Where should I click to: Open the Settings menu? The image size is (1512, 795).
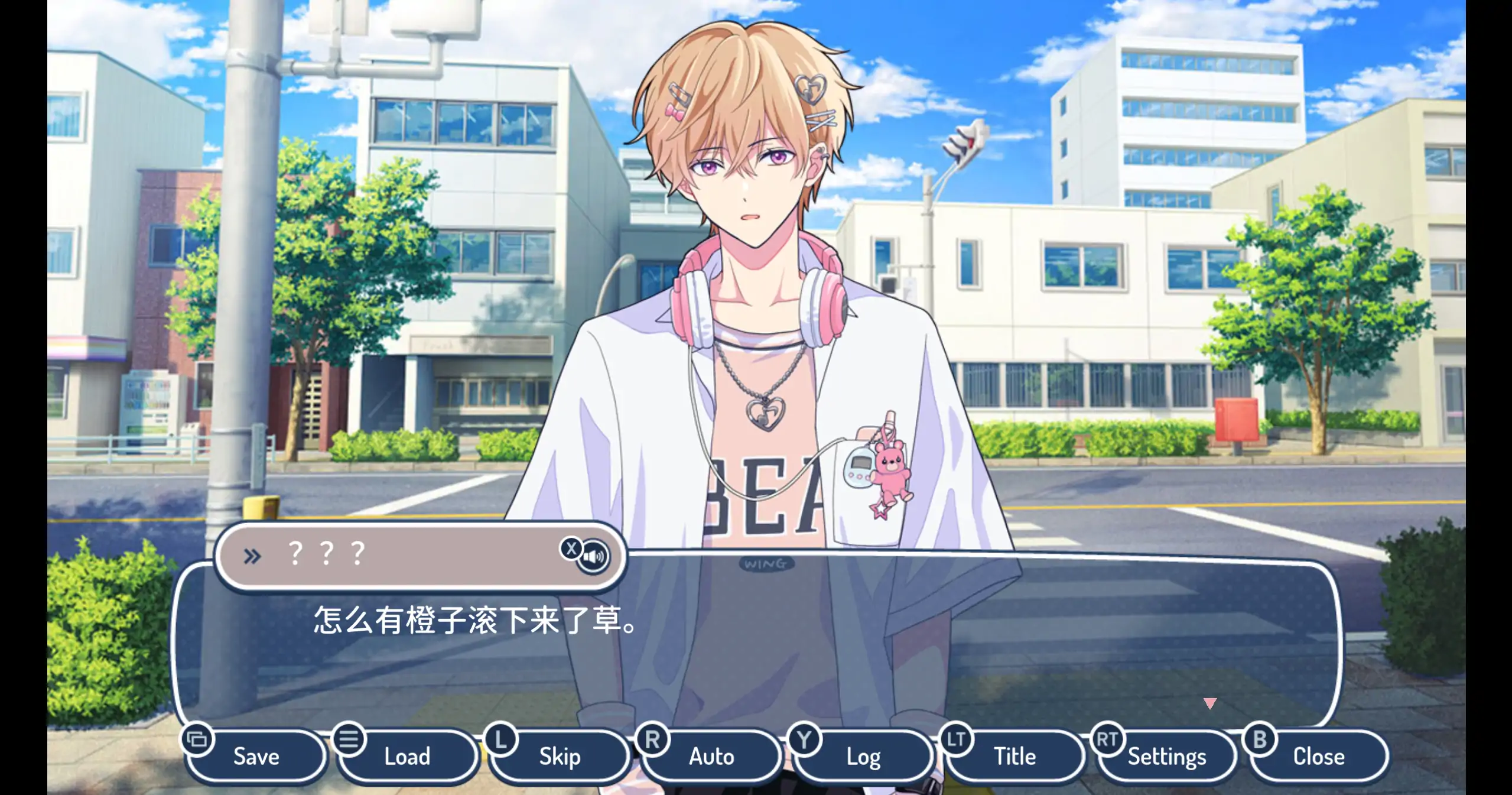coord(1166,756)
